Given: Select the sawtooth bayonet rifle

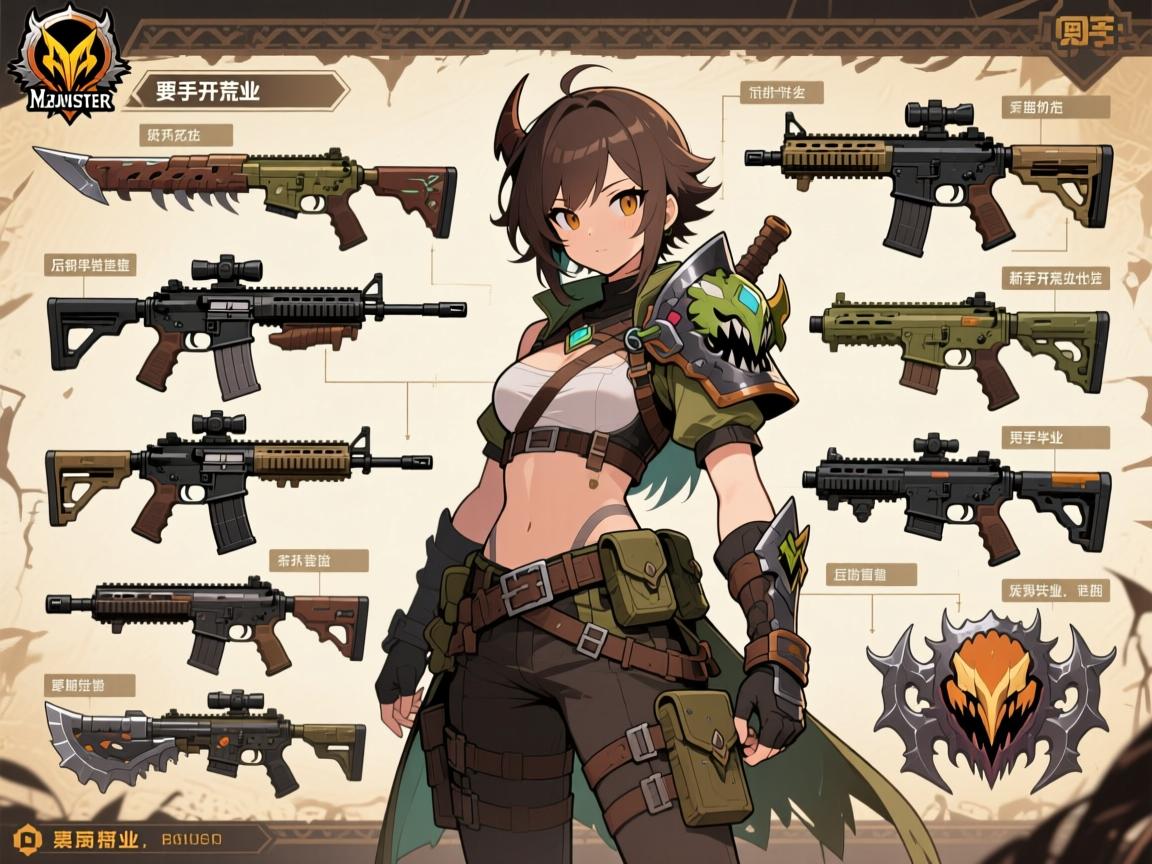Looking at the screenshot, I should click(245, 190).
